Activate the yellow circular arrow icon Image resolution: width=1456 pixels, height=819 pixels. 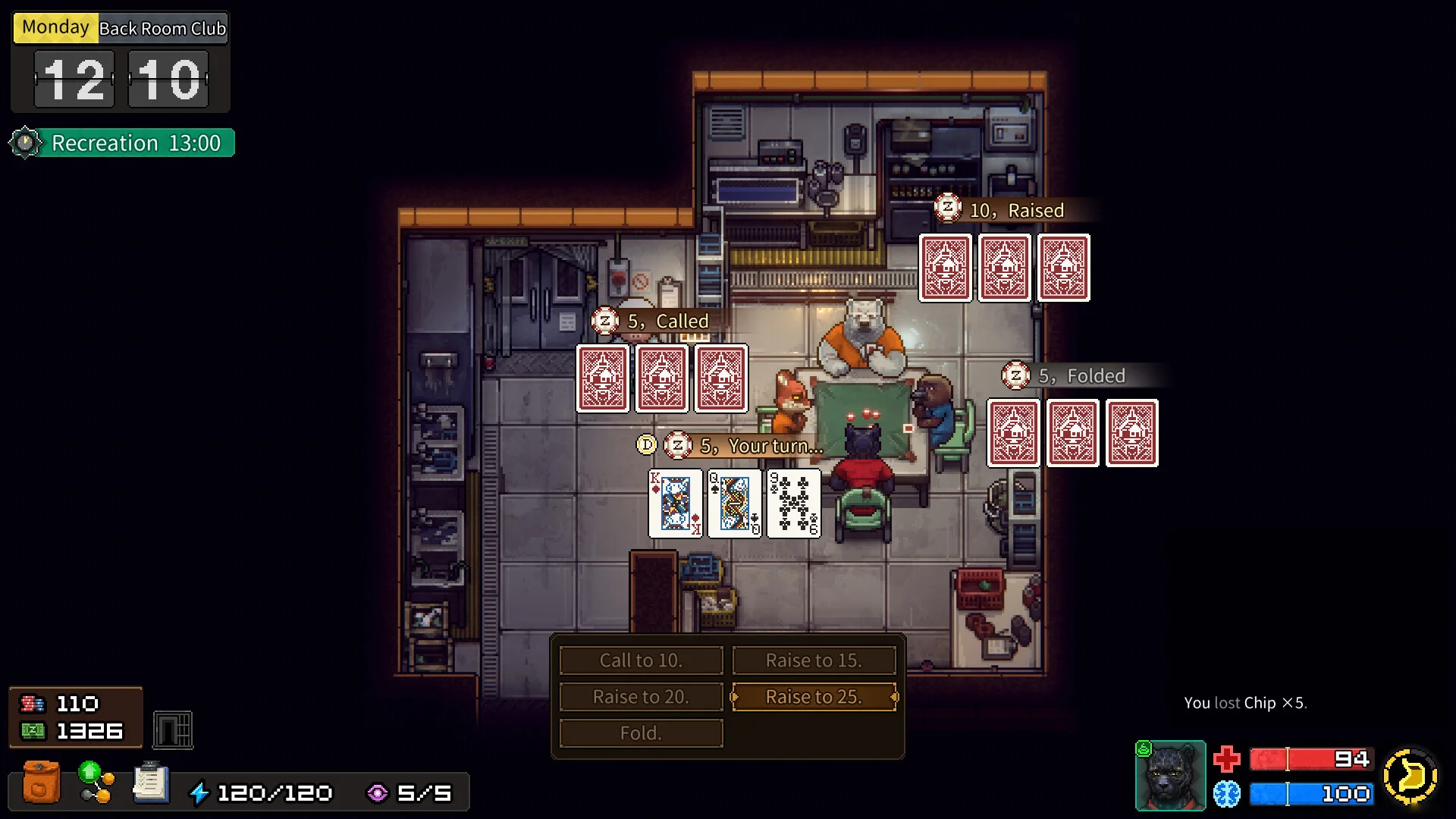pyautogui.click(x=1410, y=776)
